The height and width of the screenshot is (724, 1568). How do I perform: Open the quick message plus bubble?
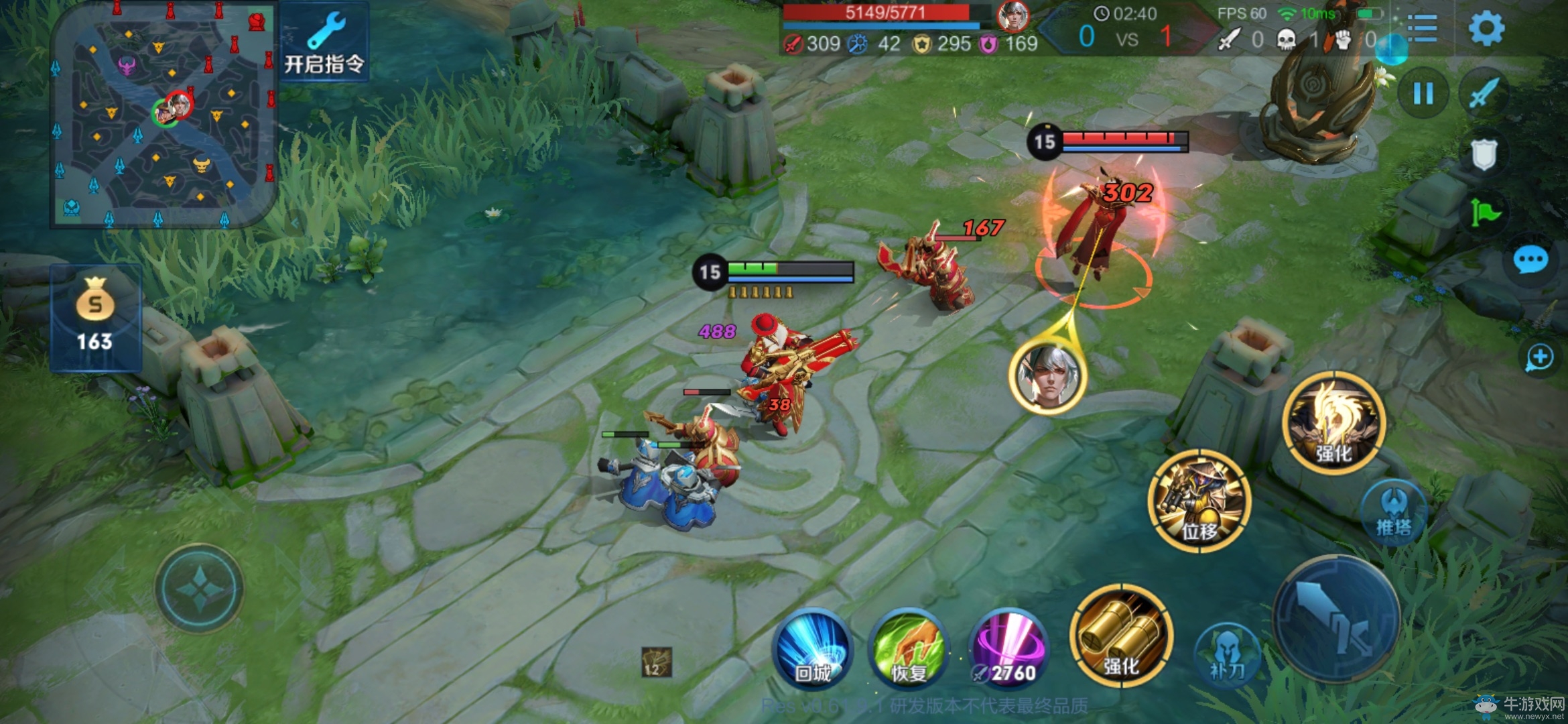tap(1539, 357)
